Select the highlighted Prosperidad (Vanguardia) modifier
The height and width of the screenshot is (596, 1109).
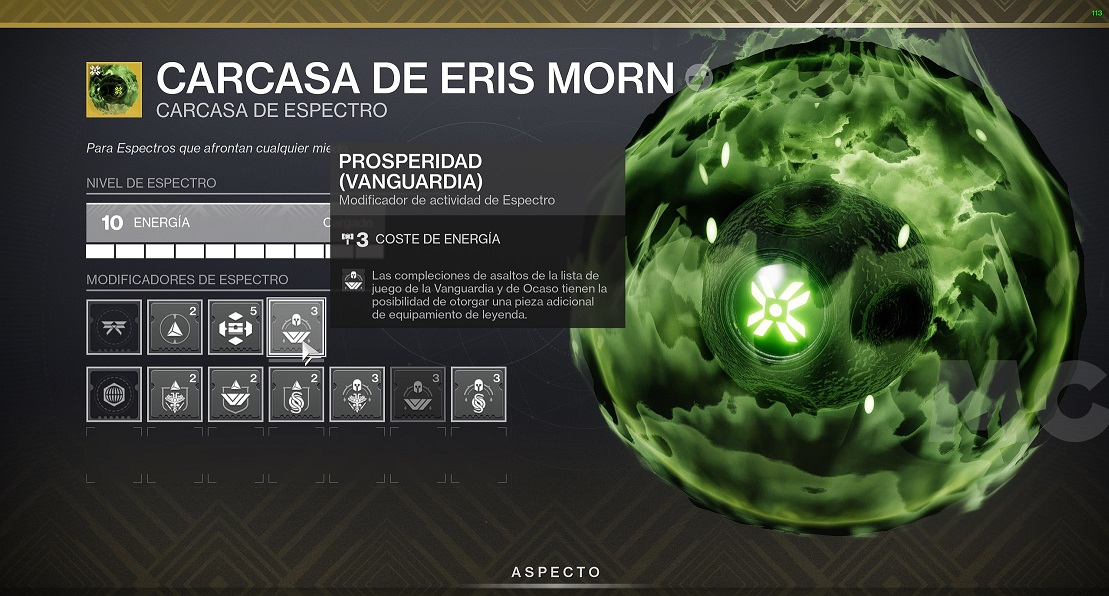coord(296,327)
